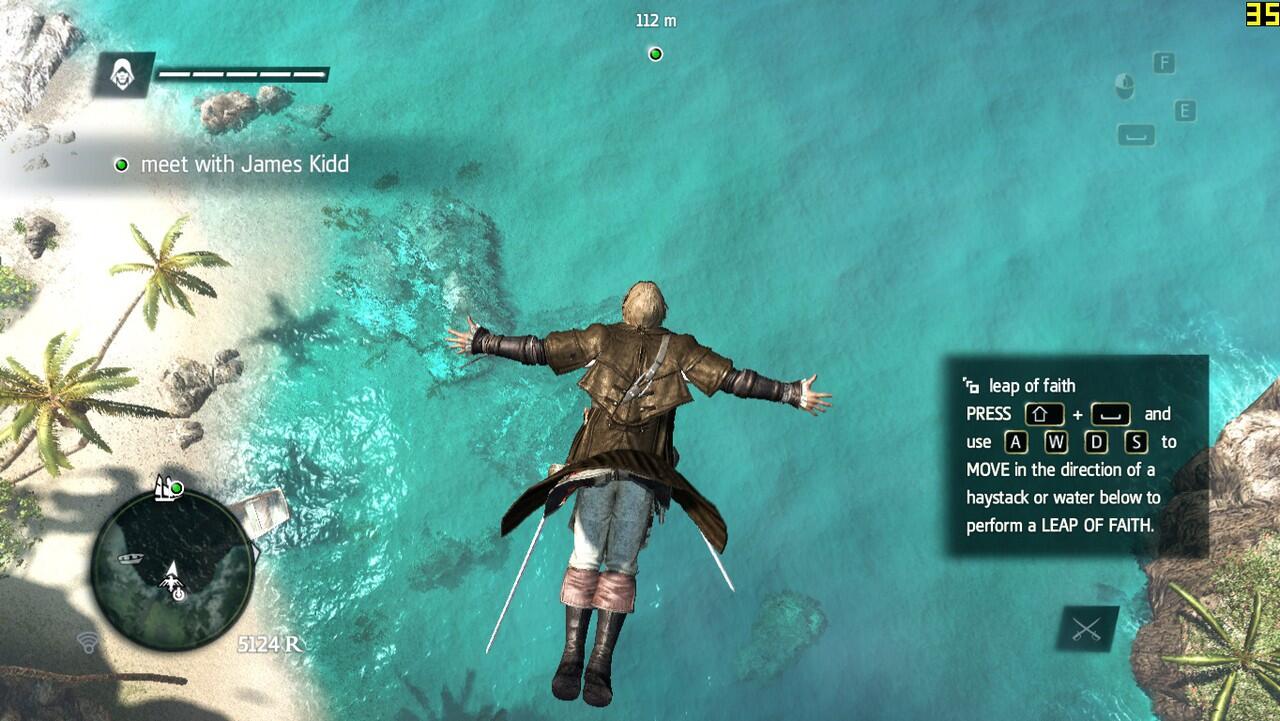Select the hooded assassin portrait icon
This screenshot has height=721, width=1280.
point(124,75)
